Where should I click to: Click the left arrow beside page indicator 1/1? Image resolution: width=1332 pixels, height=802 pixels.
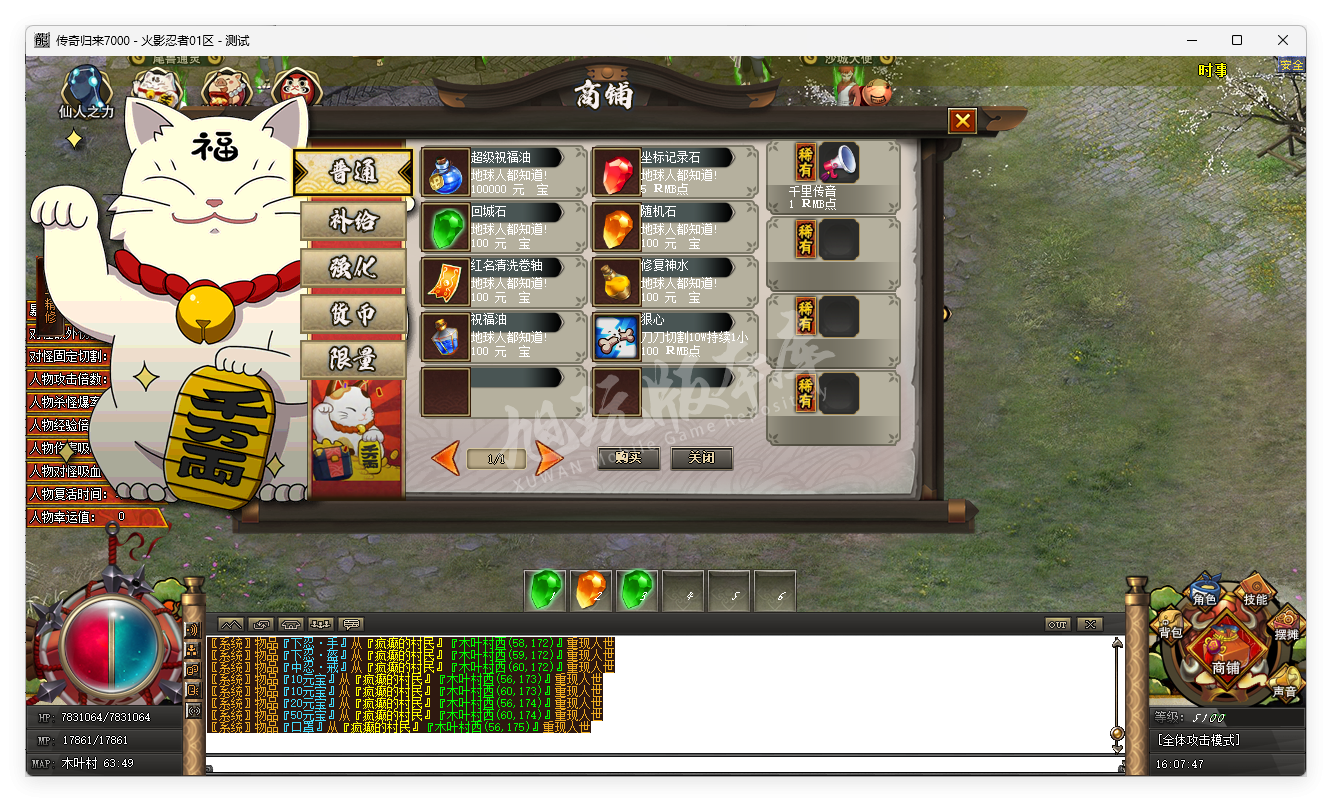(x=446, y=459)
